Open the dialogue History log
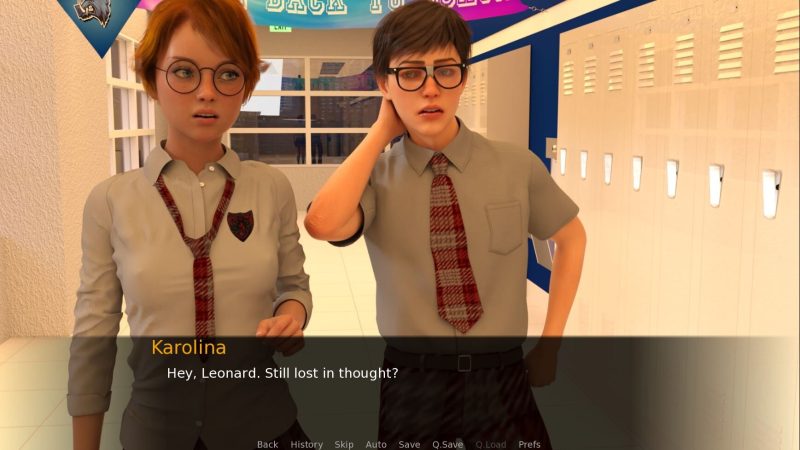 306,444
